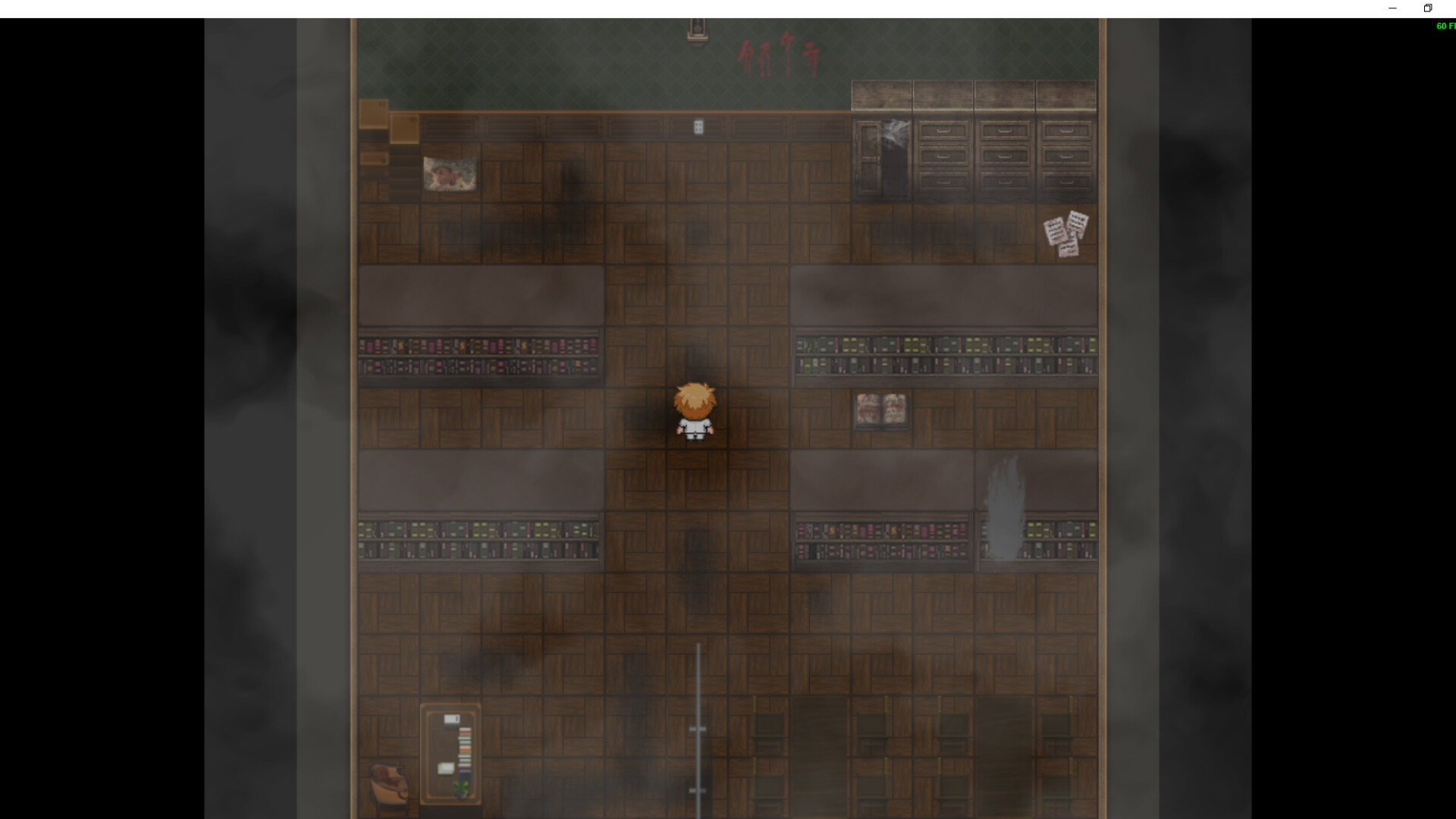Screen dimensions: 1456x819
Task: Toggle open the small cabinet in top-left corner
Action: point(372,114)
